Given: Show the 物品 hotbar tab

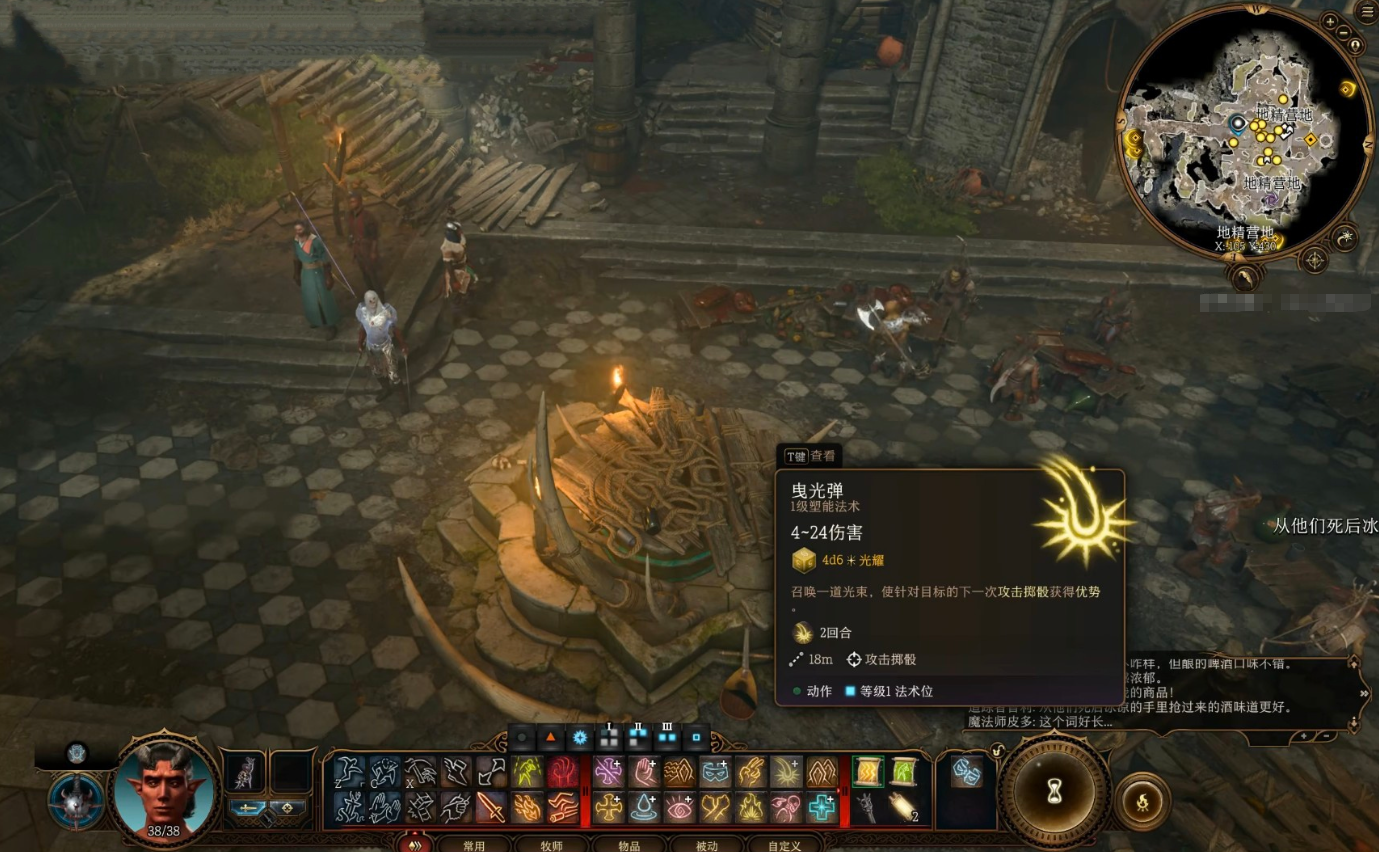Looking at the screenshot, I should tap(629, 846).
